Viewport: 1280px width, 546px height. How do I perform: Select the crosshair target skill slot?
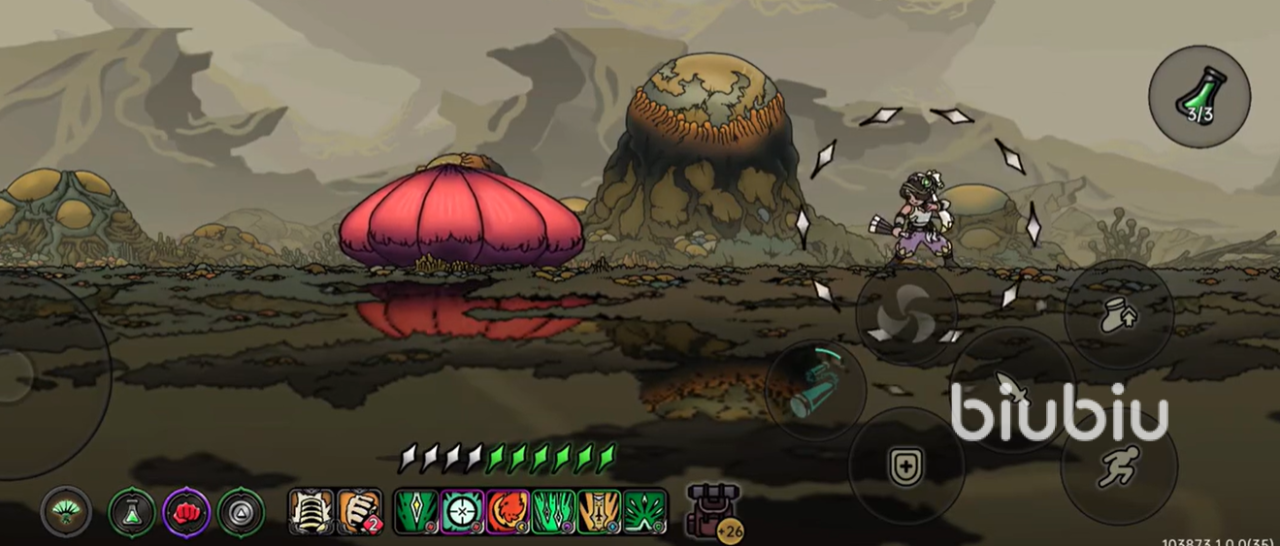point(463,512)
